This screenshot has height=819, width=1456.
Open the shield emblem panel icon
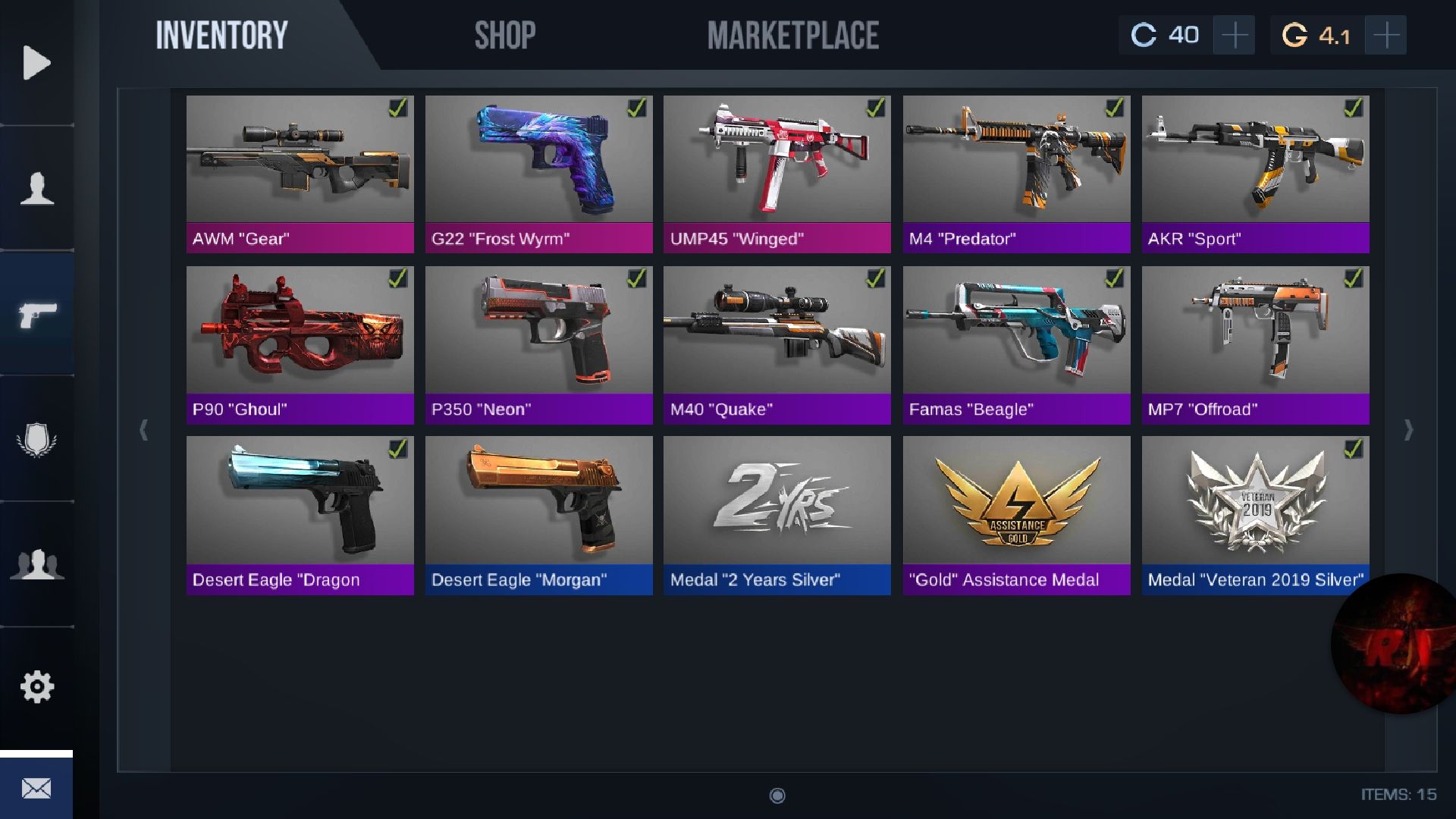coord(36,438)
